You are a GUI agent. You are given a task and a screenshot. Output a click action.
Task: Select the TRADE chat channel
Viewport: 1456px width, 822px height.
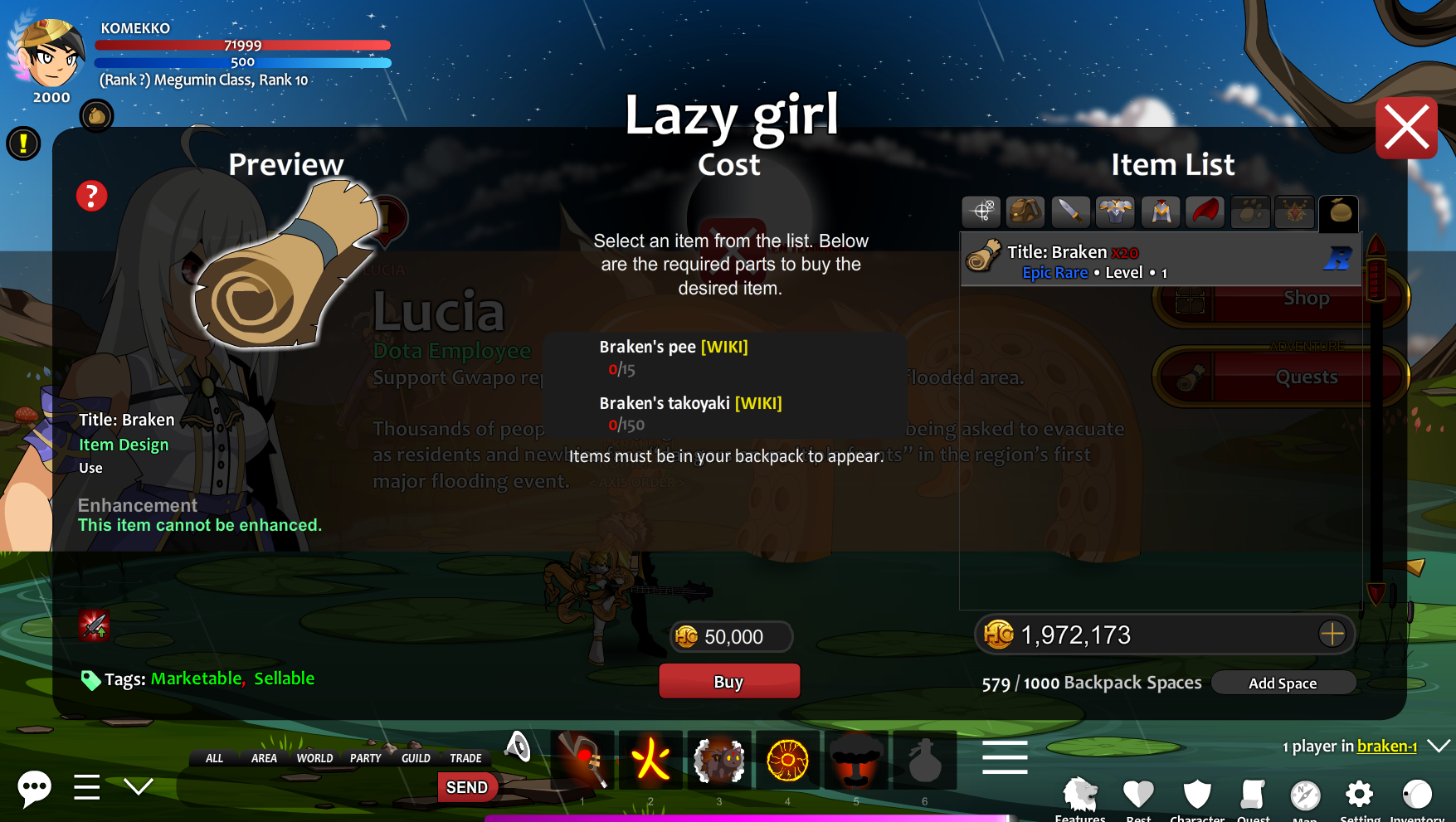point(465,758)
